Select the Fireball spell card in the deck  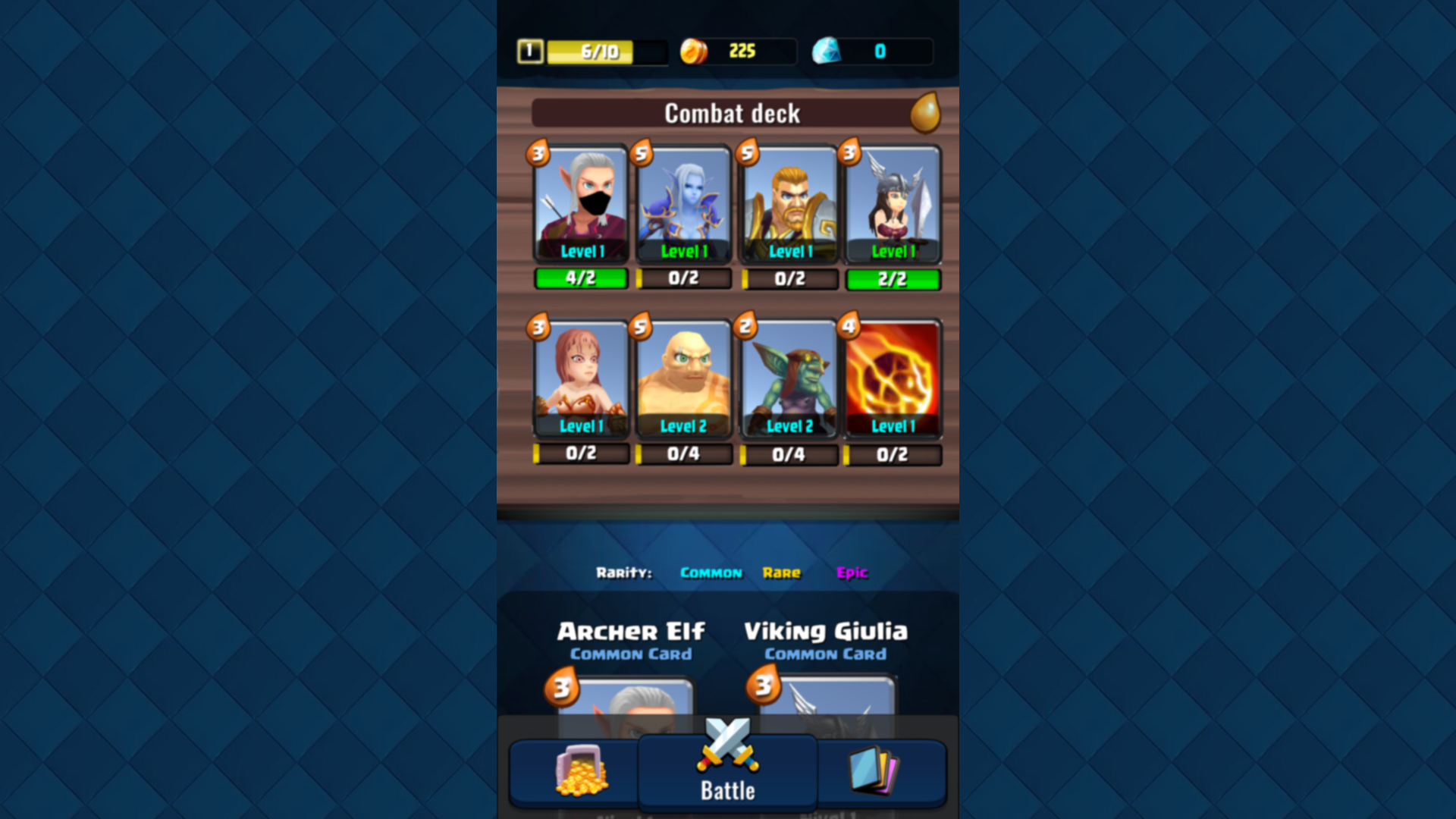point(893,379)
